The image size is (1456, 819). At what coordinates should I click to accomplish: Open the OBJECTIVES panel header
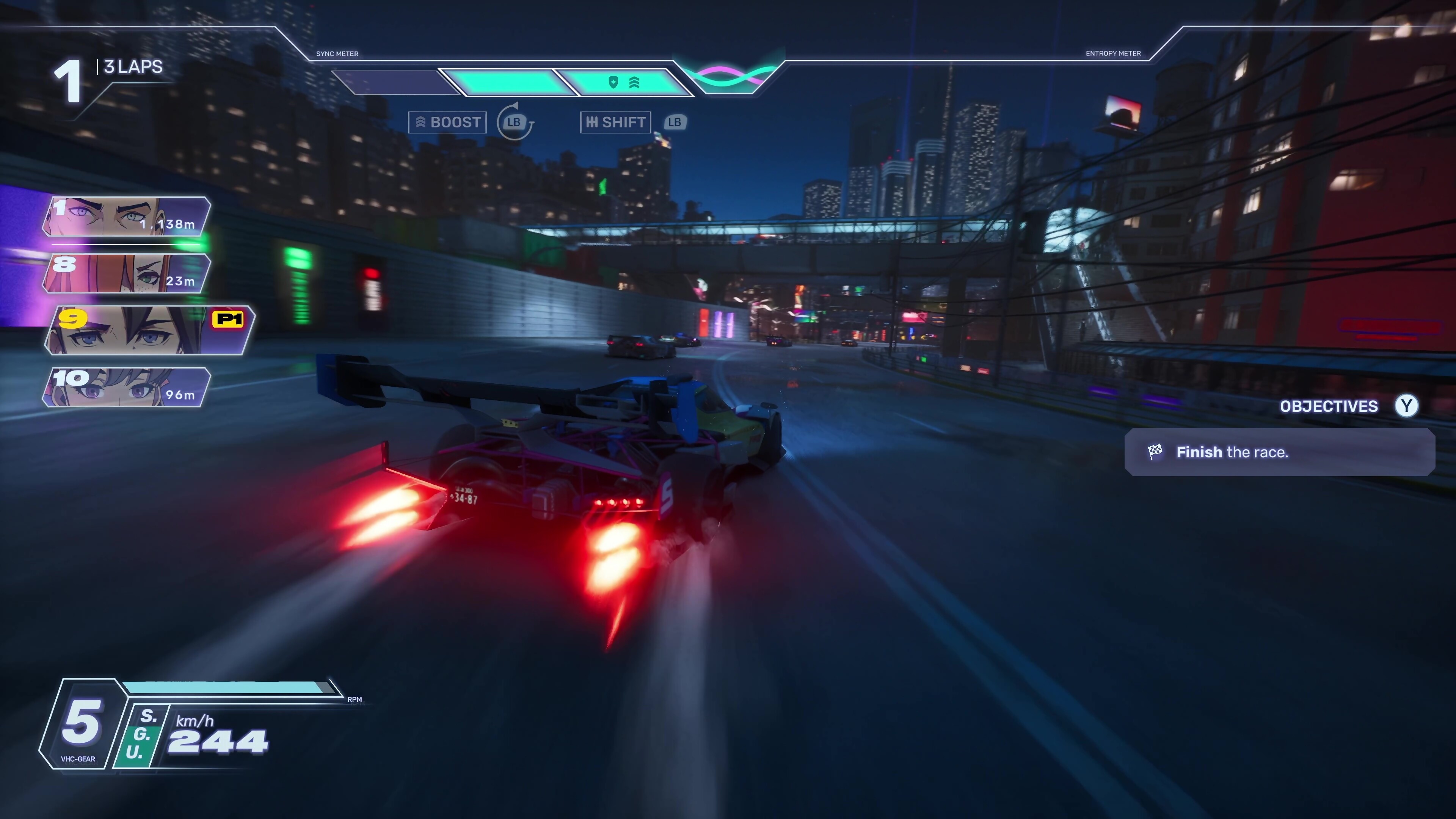(1328, 406)
